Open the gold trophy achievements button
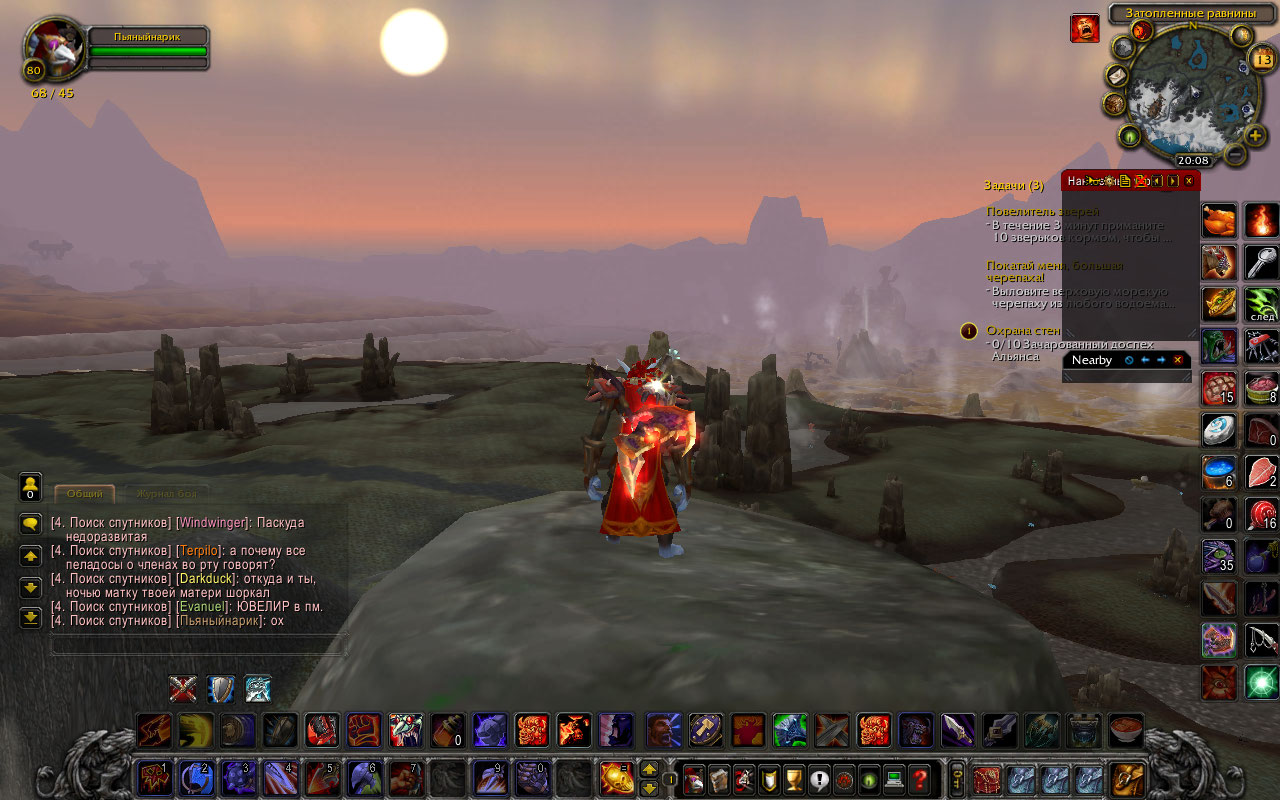 tap(795, 779)
